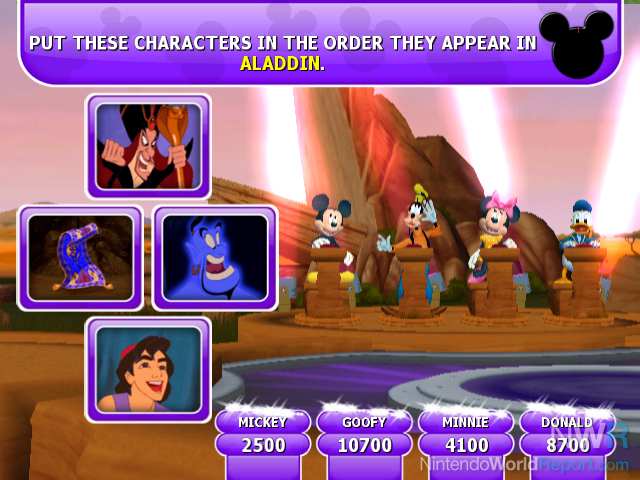Select the Aladdin character card
The height and width of the screenshot is (480, 640).
point(148,369)
